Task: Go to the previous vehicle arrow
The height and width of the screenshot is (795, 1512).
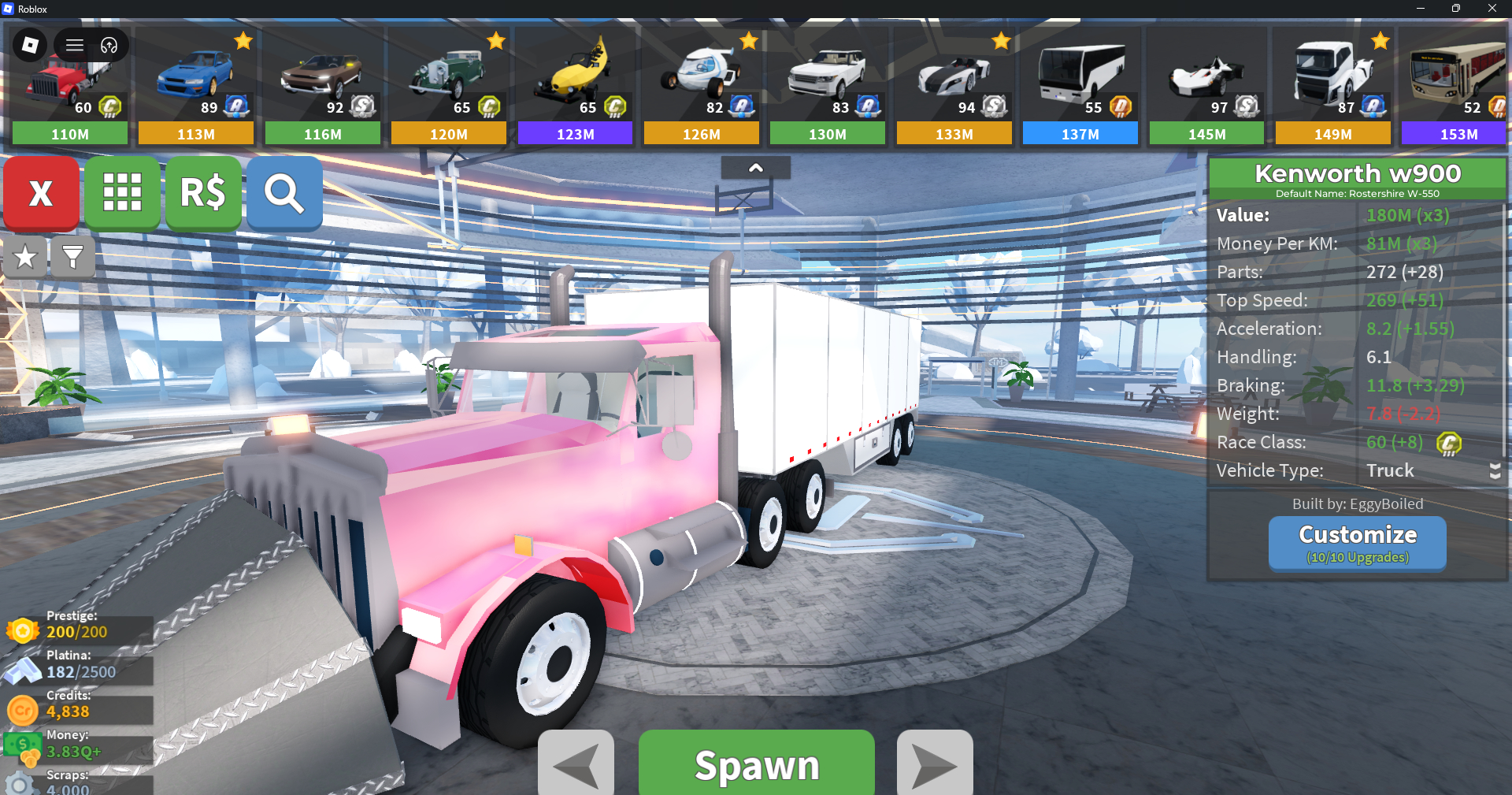Action: (576, 764)
